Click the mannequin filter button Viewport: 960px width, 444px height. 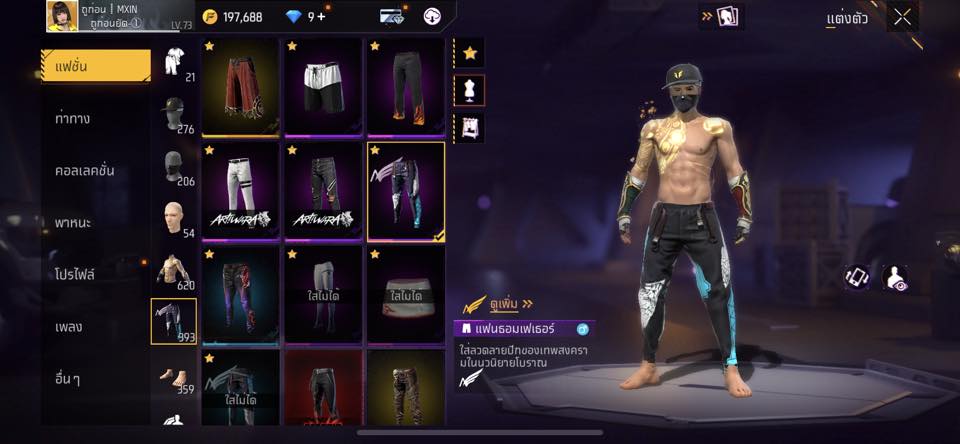coord(469,90)
